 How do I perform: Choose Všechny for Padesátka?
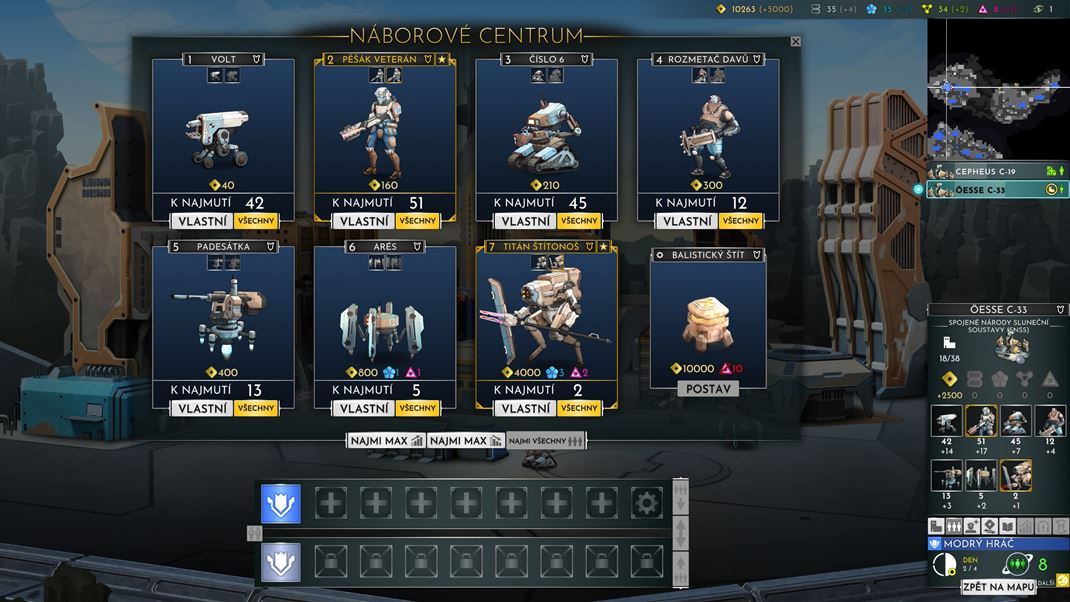tap(256, 408)
